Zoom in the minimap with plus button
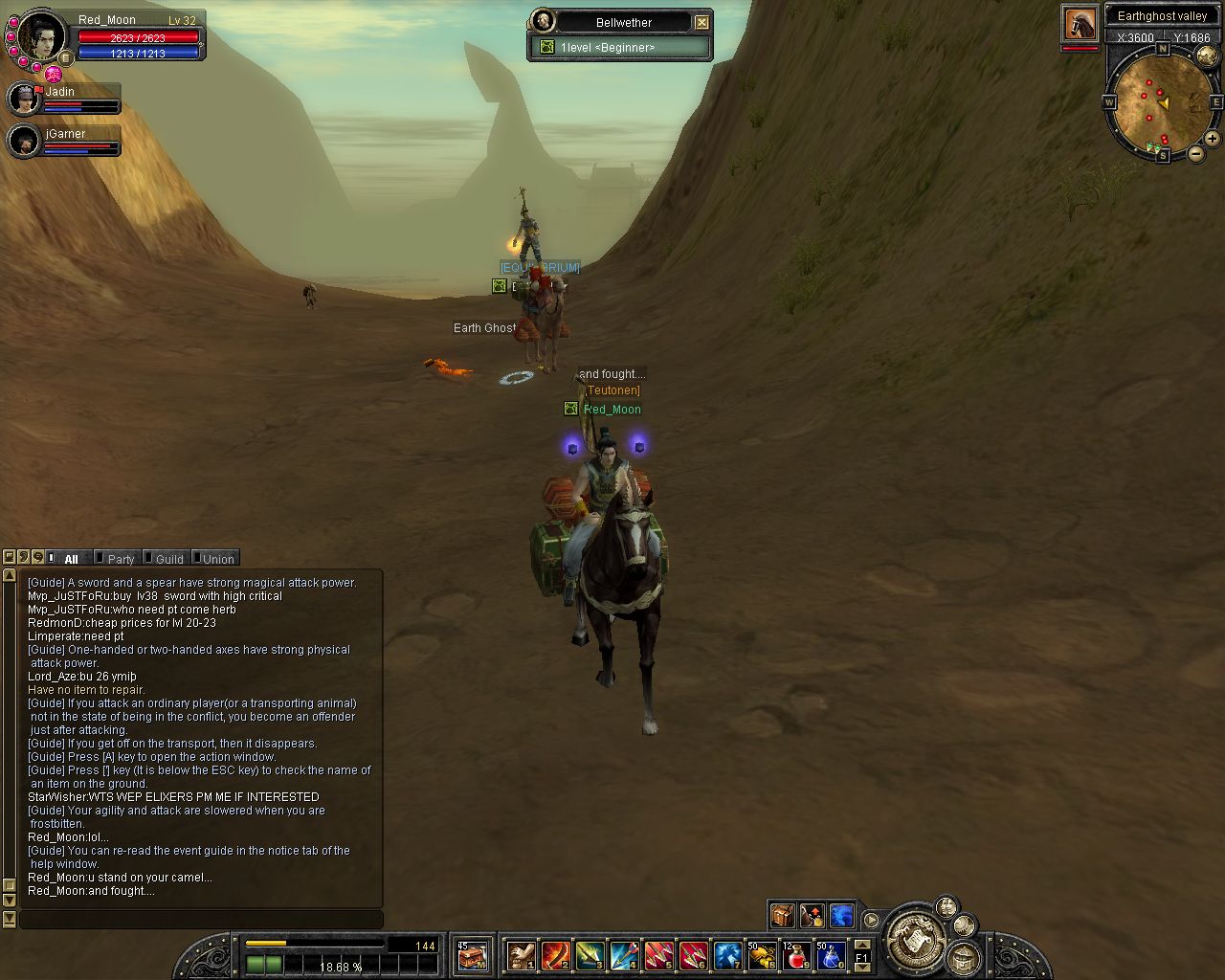Viewport: 1225px width, 980px height. point(1212,138)
